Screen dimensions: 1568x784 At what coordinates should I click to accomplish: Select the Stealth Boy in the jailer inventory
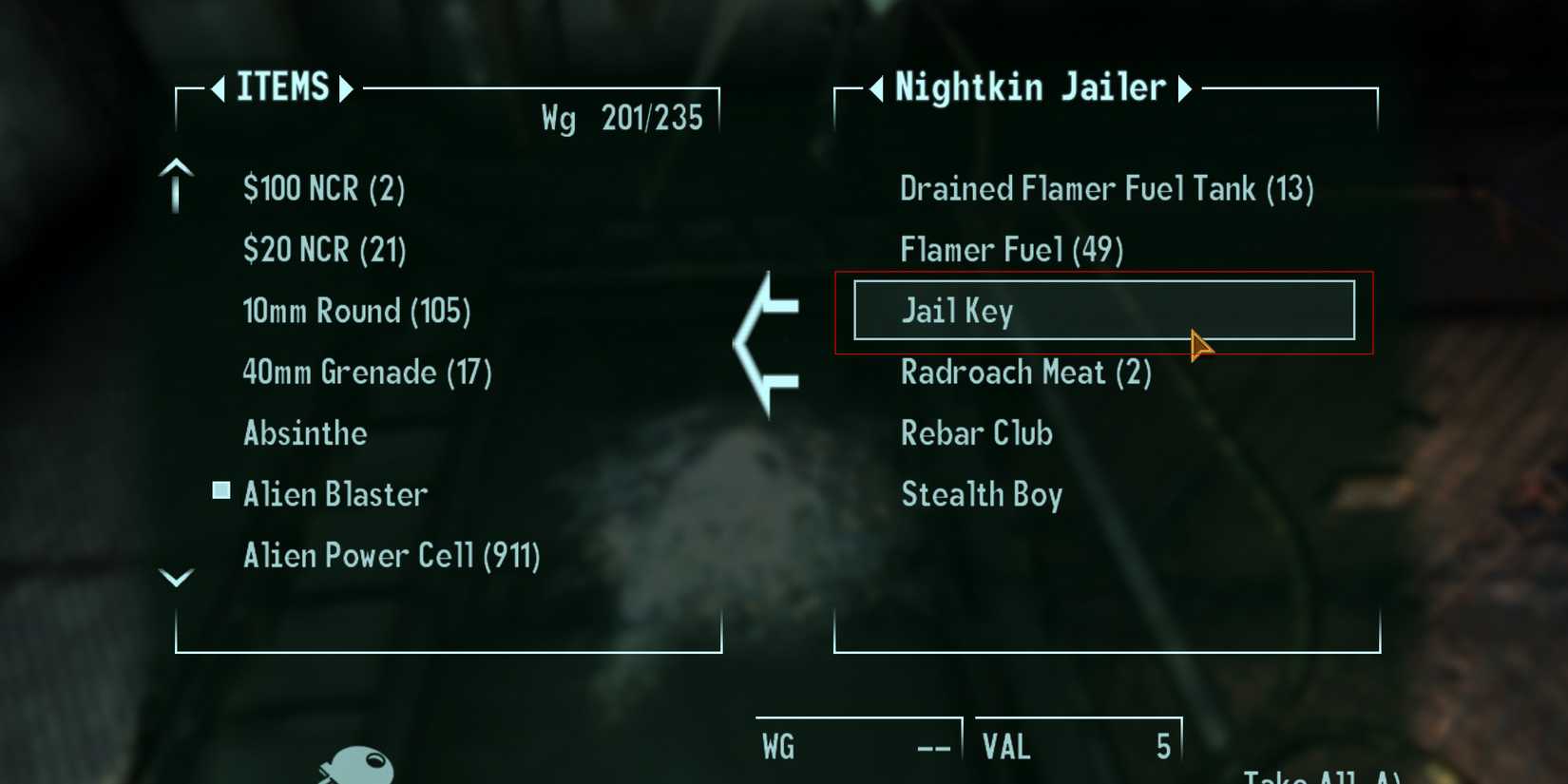pyautogui.click(x=982, y=494)
